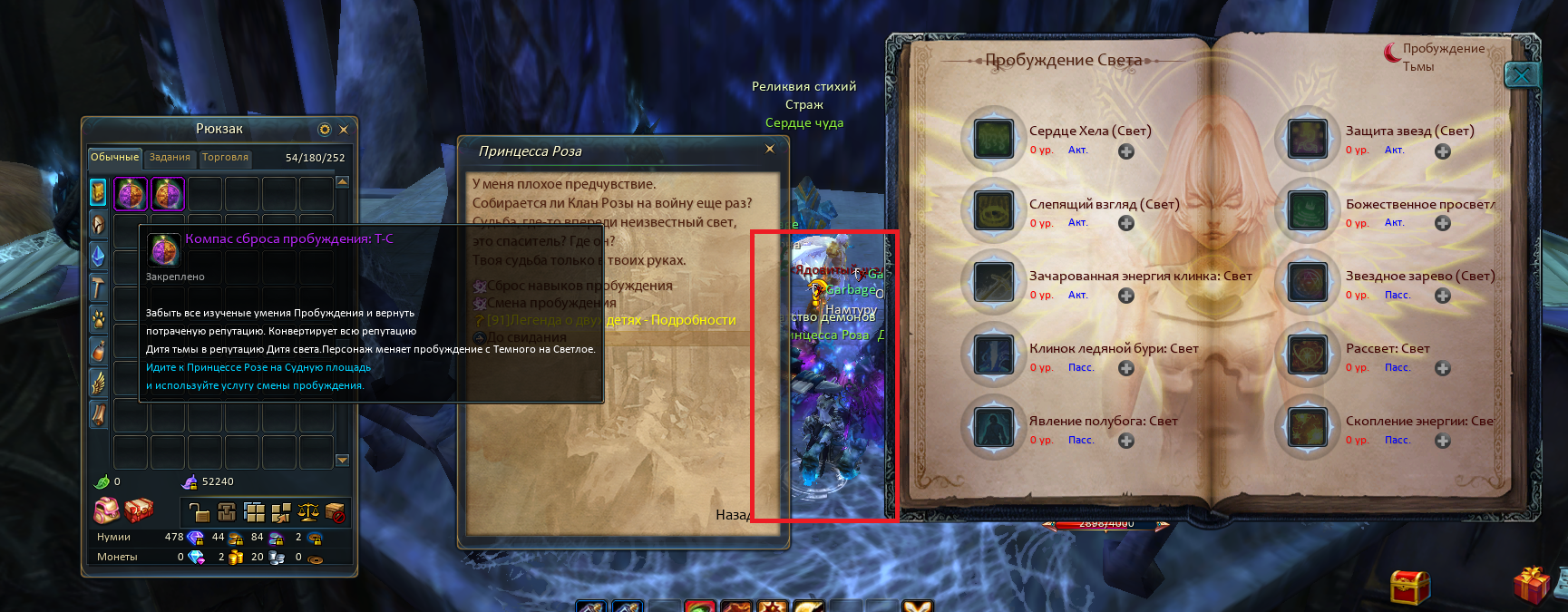Viewport: 1568px width, 612px height.
Task: Upgrade Слепящий взгляд (Свет) with the plus button
Action: 1126,223
